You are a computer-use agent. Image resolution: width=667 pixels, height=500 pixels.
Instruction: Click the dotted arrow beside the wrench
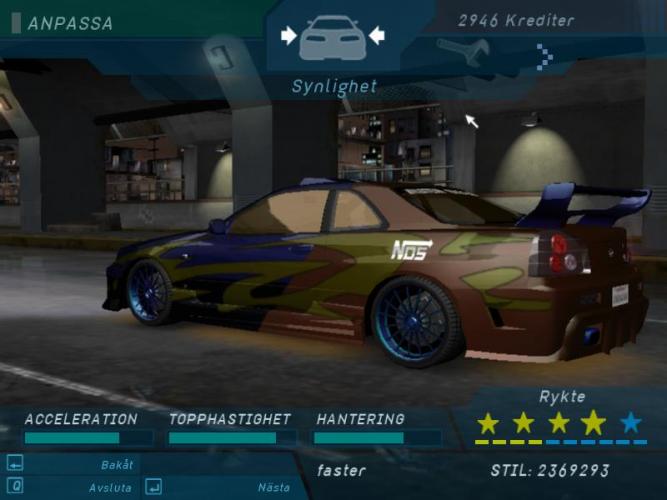(x=544, y=57)
